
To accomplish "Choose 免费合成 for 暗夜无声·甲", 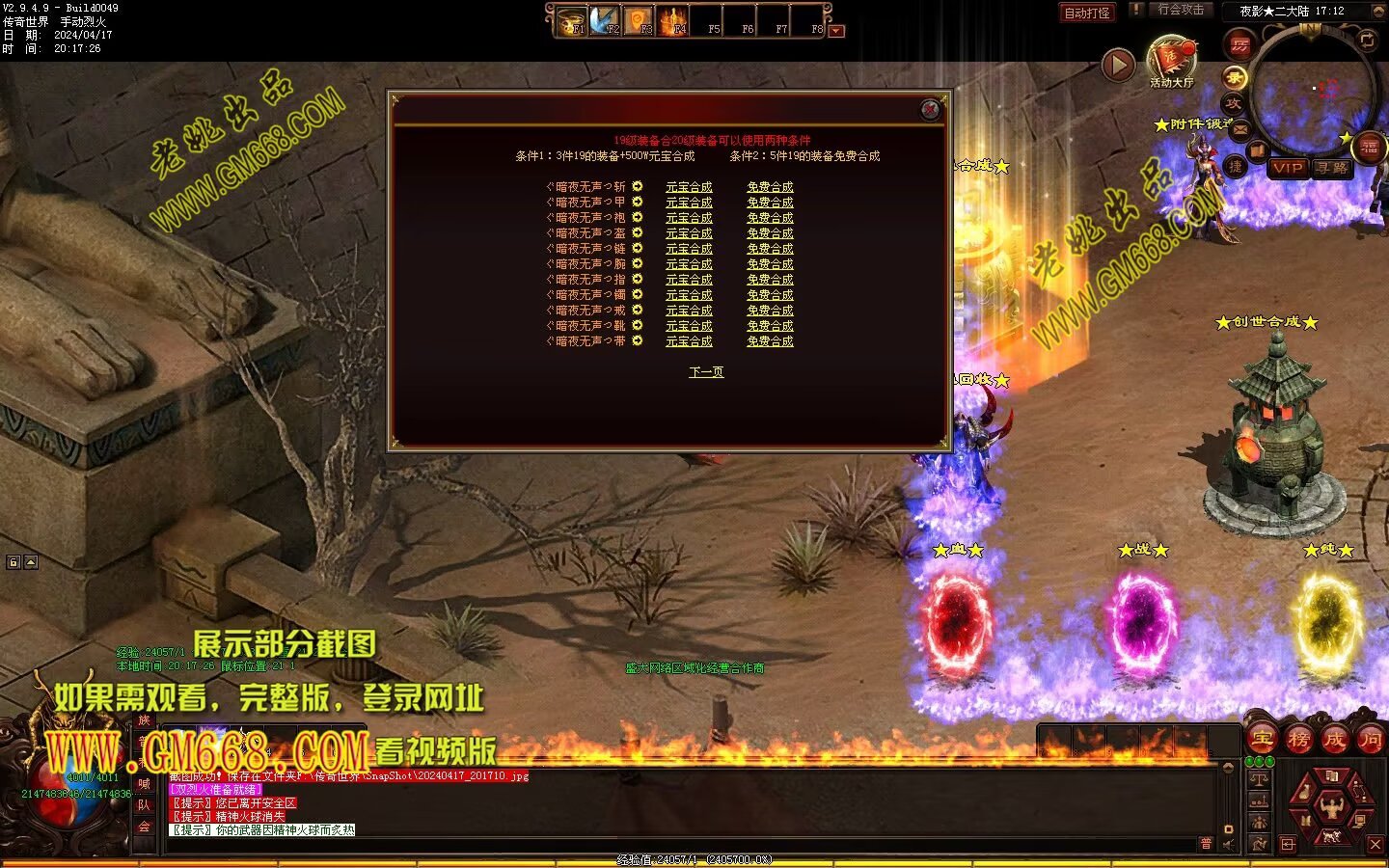I will [x=770, y=203].
